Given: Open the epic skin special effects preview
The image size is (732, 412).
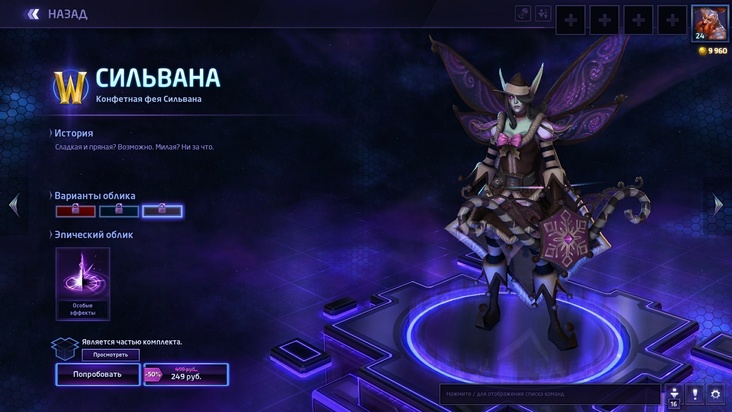Looking at the screenshot, I should [83, 280].
